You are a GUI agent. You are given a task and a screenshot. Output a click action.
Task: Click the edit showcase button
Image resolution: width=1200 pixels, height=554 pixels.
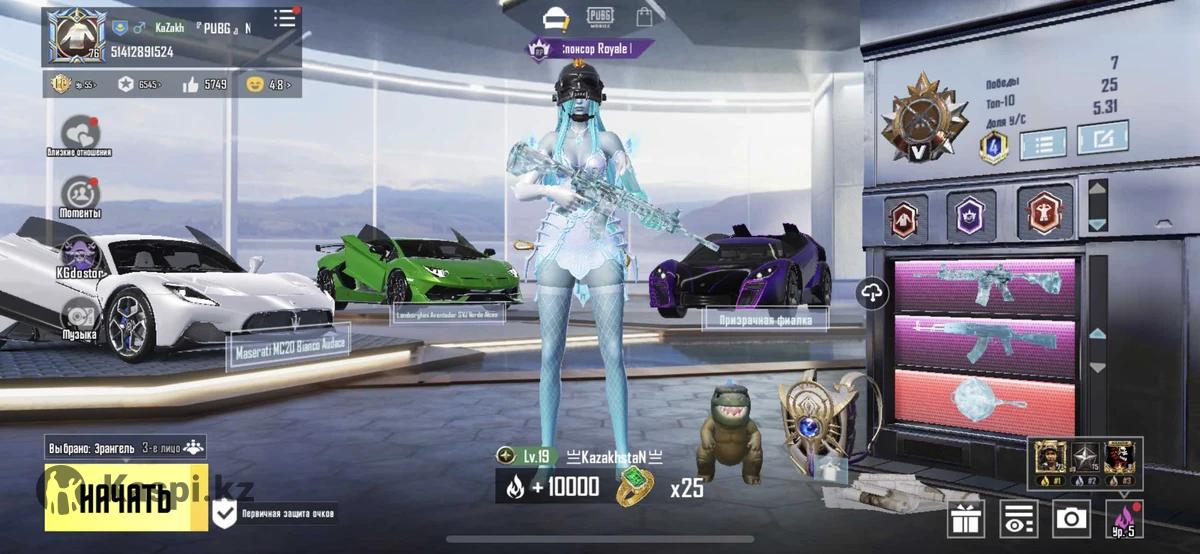pos(1102,142)
